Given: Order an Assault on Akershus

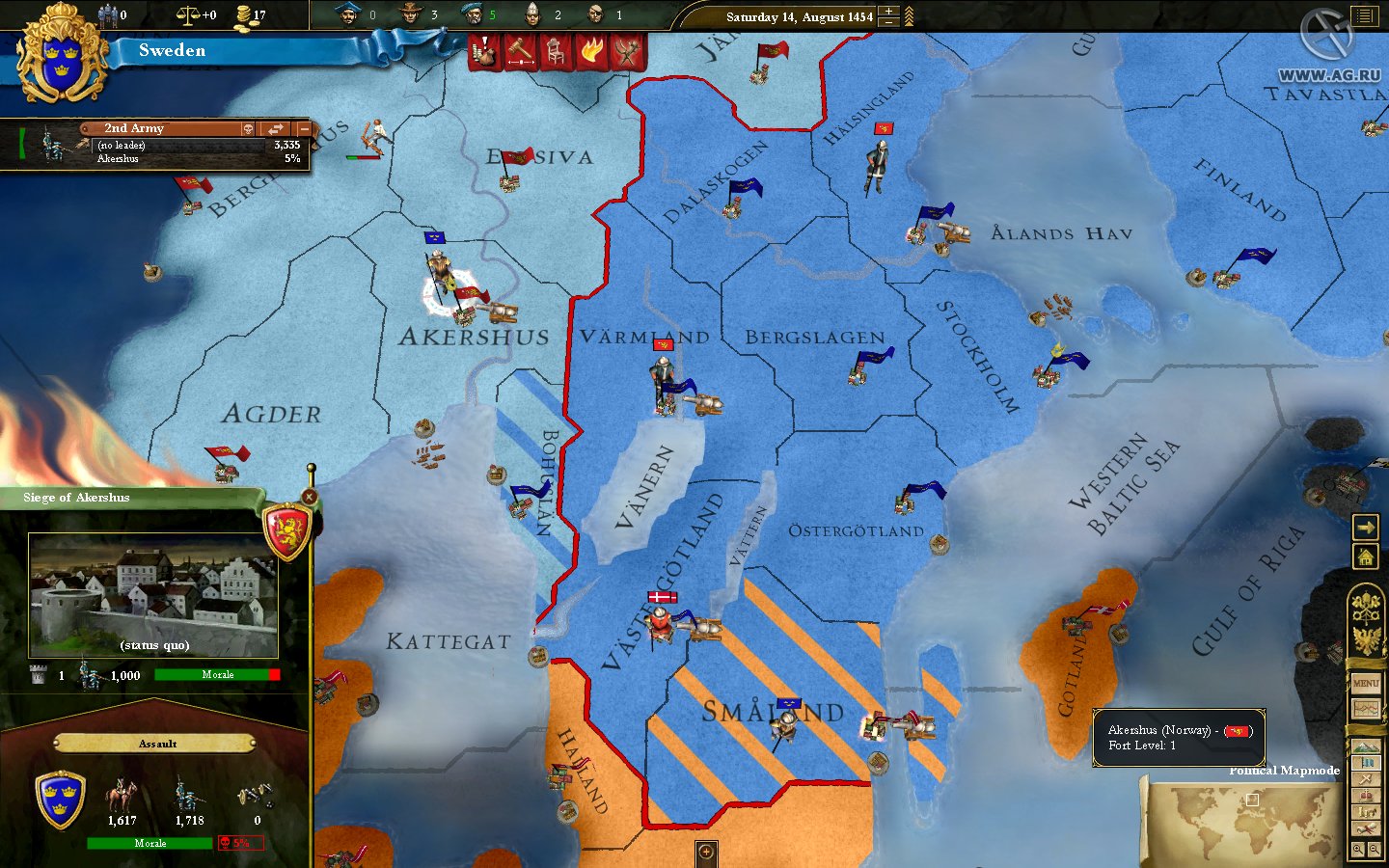Looking at the screenshot, I should (156, 744).
